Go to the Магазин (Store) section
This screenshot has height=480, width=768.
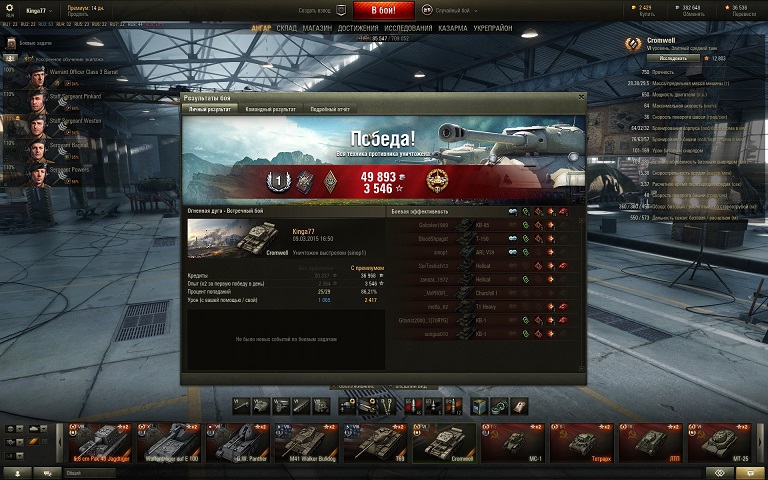[x=317, y=28]
